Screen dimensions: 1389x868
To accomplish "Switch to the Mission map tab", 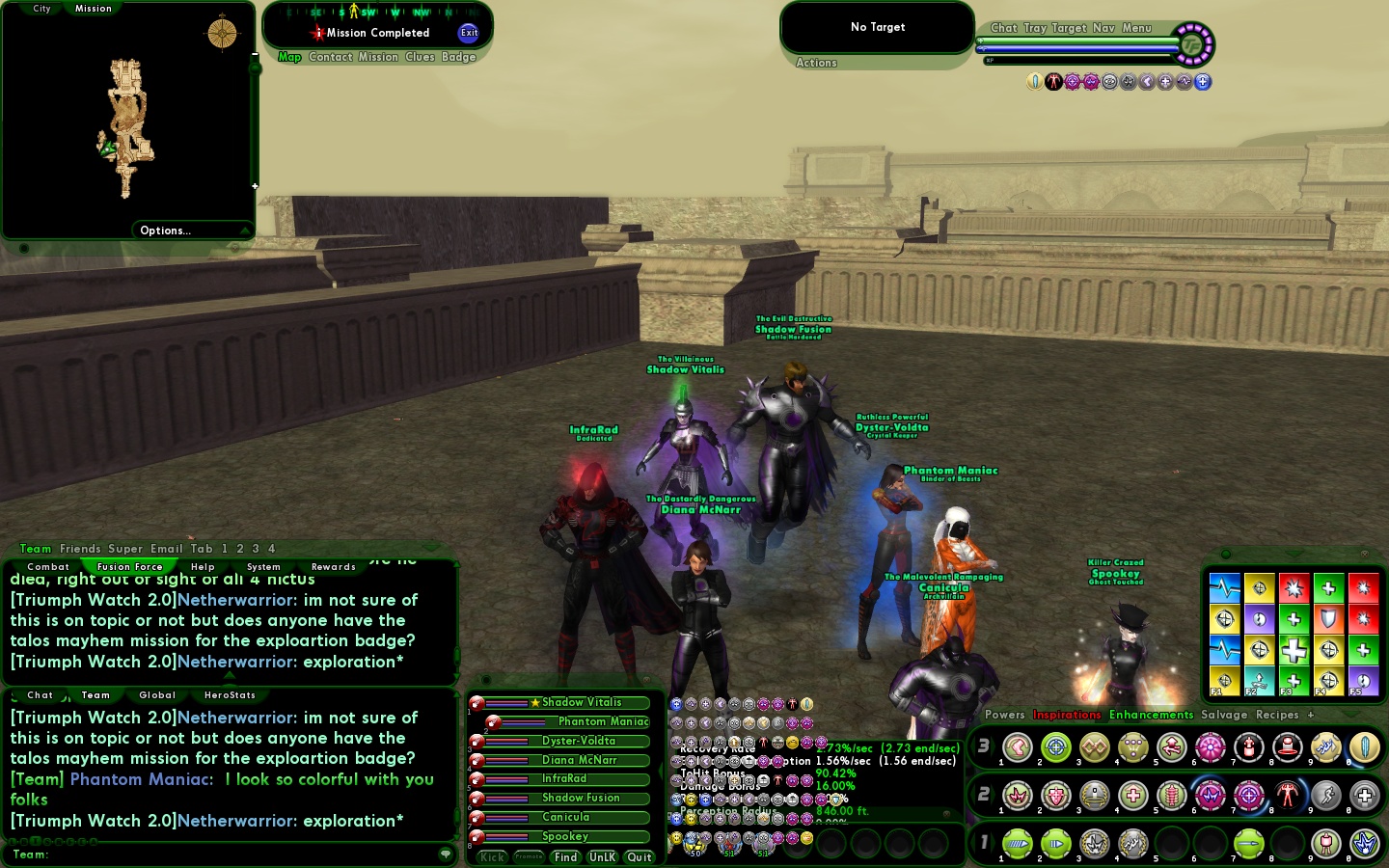I will point(94,9).
